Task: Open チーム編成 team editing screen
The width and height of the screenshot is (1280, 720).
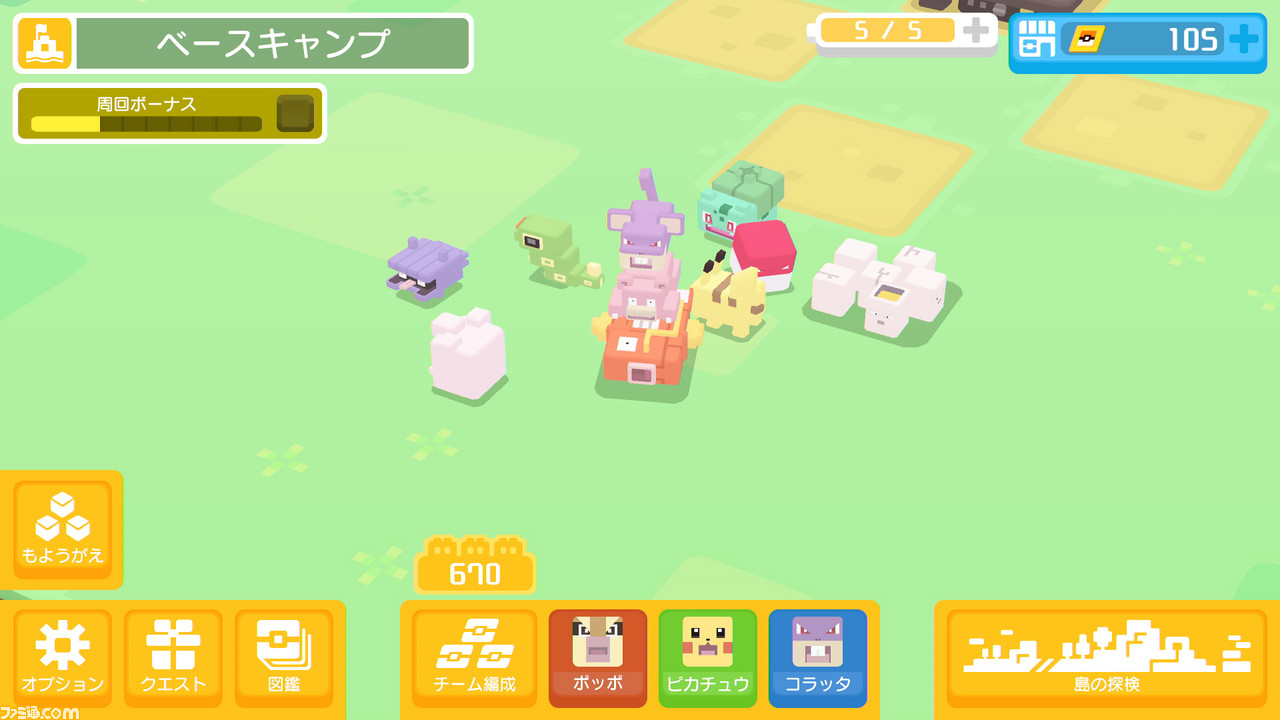Action: pos(473,657)
